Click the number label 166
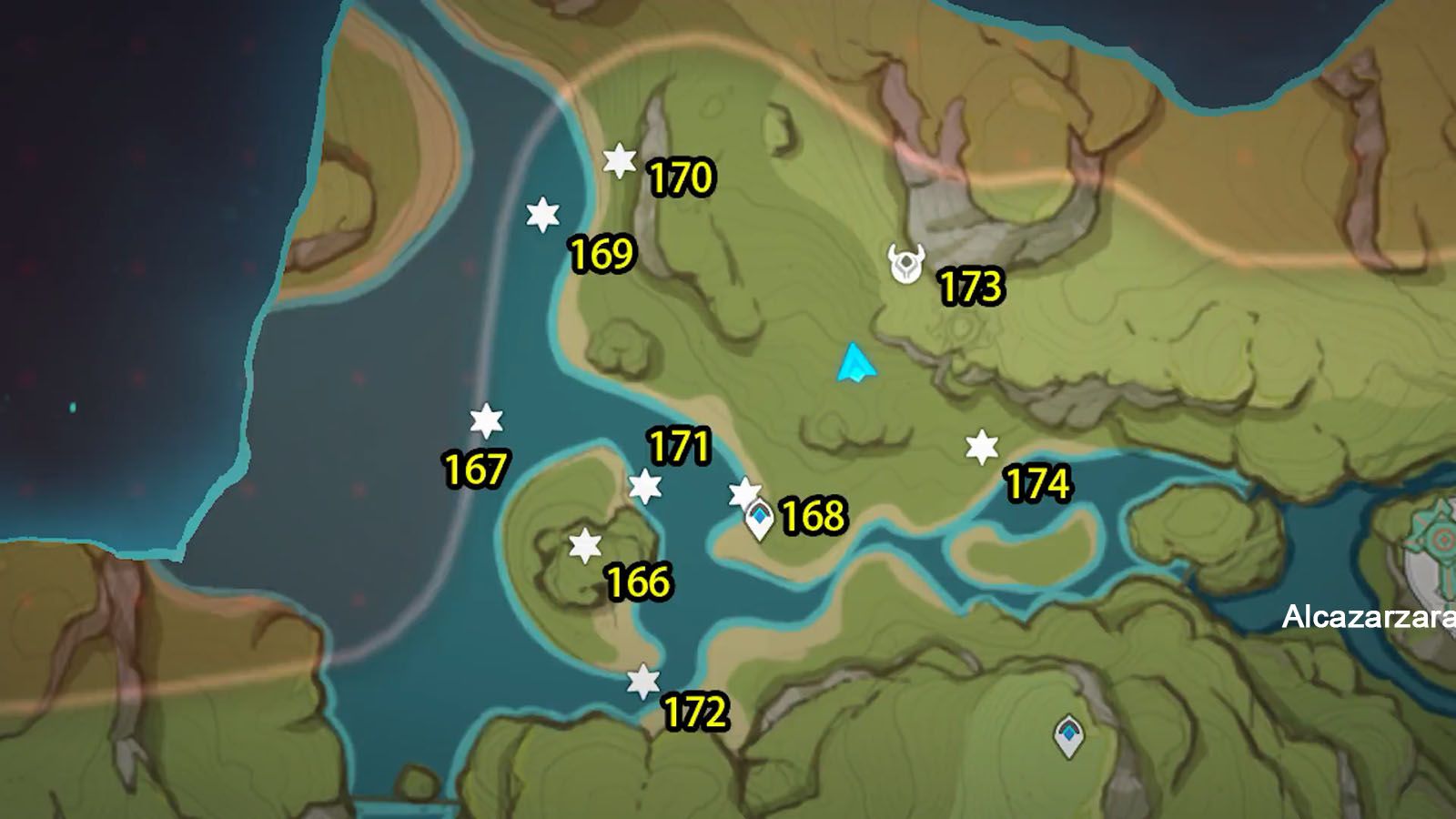Image resolution: width=1456 pixels, height=819 pixels. click(x=637, y=580)
